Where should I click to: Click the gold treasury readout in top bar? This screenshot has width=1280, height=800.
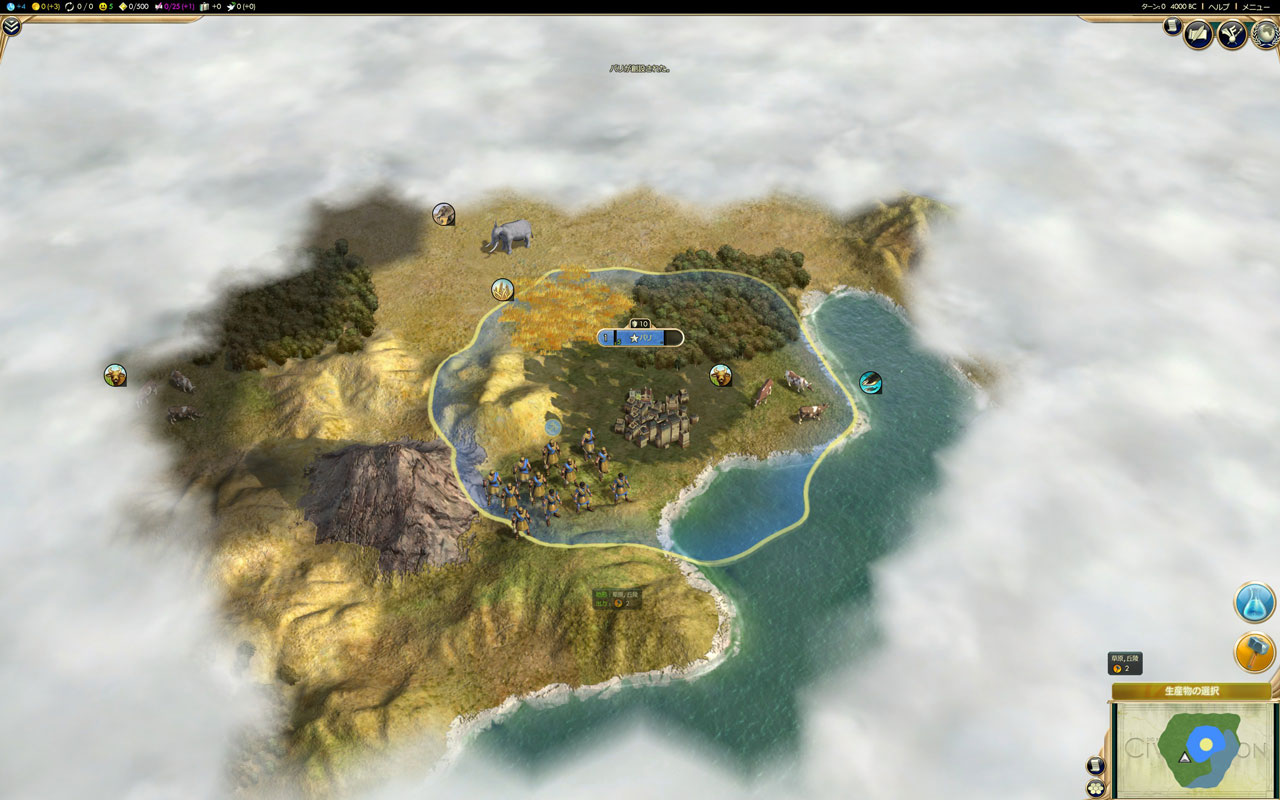click(46, 6)
